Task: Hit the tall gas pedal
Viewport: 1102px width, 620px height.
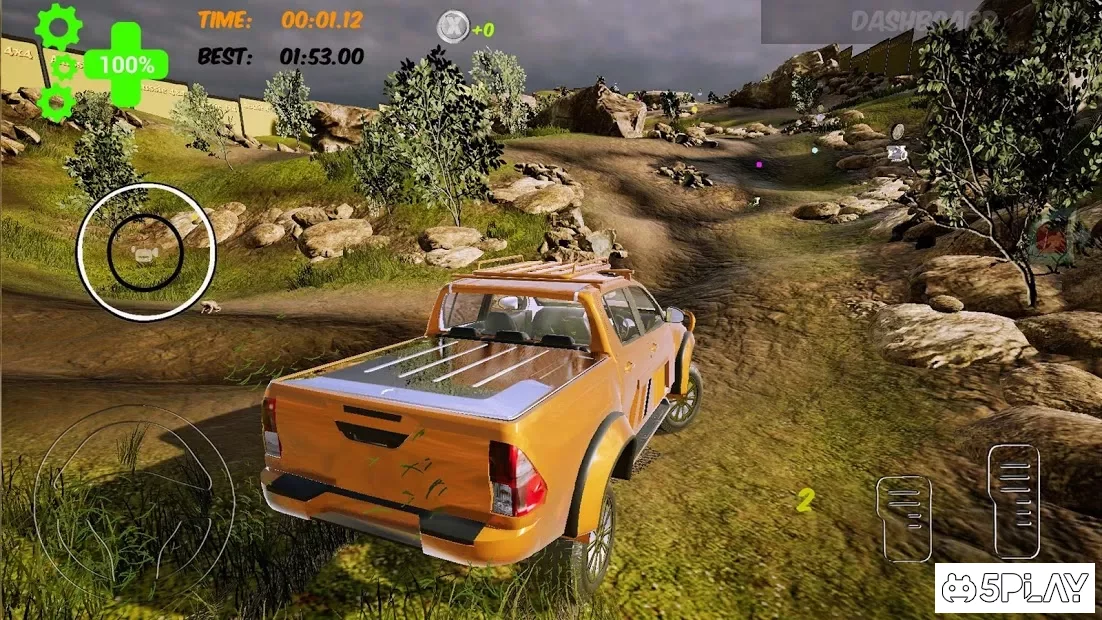Action: 1013,500
